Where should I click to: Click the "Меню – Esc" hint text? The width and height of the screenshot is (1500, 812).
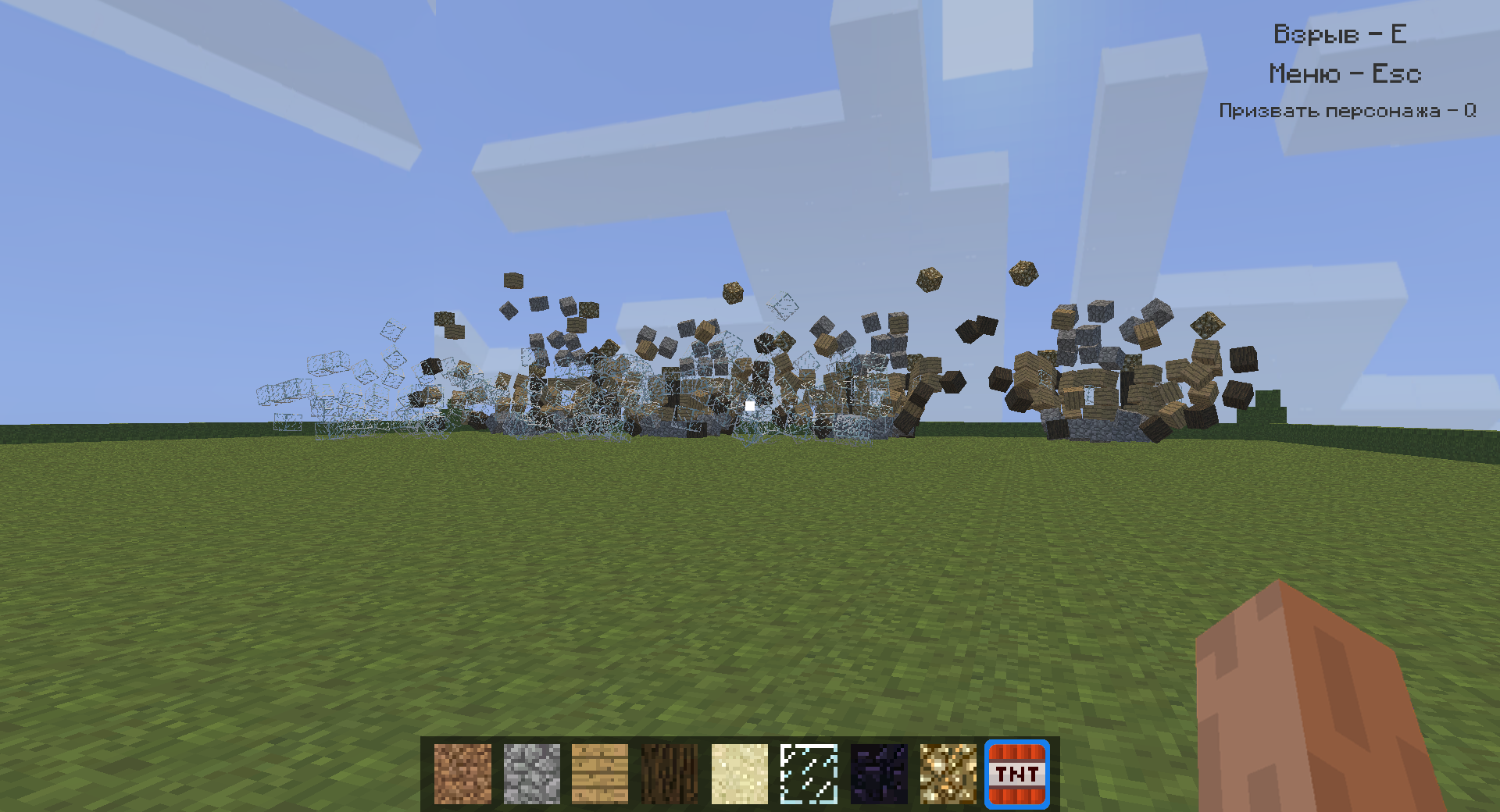pyautogui.click(x=1345, y=73)
